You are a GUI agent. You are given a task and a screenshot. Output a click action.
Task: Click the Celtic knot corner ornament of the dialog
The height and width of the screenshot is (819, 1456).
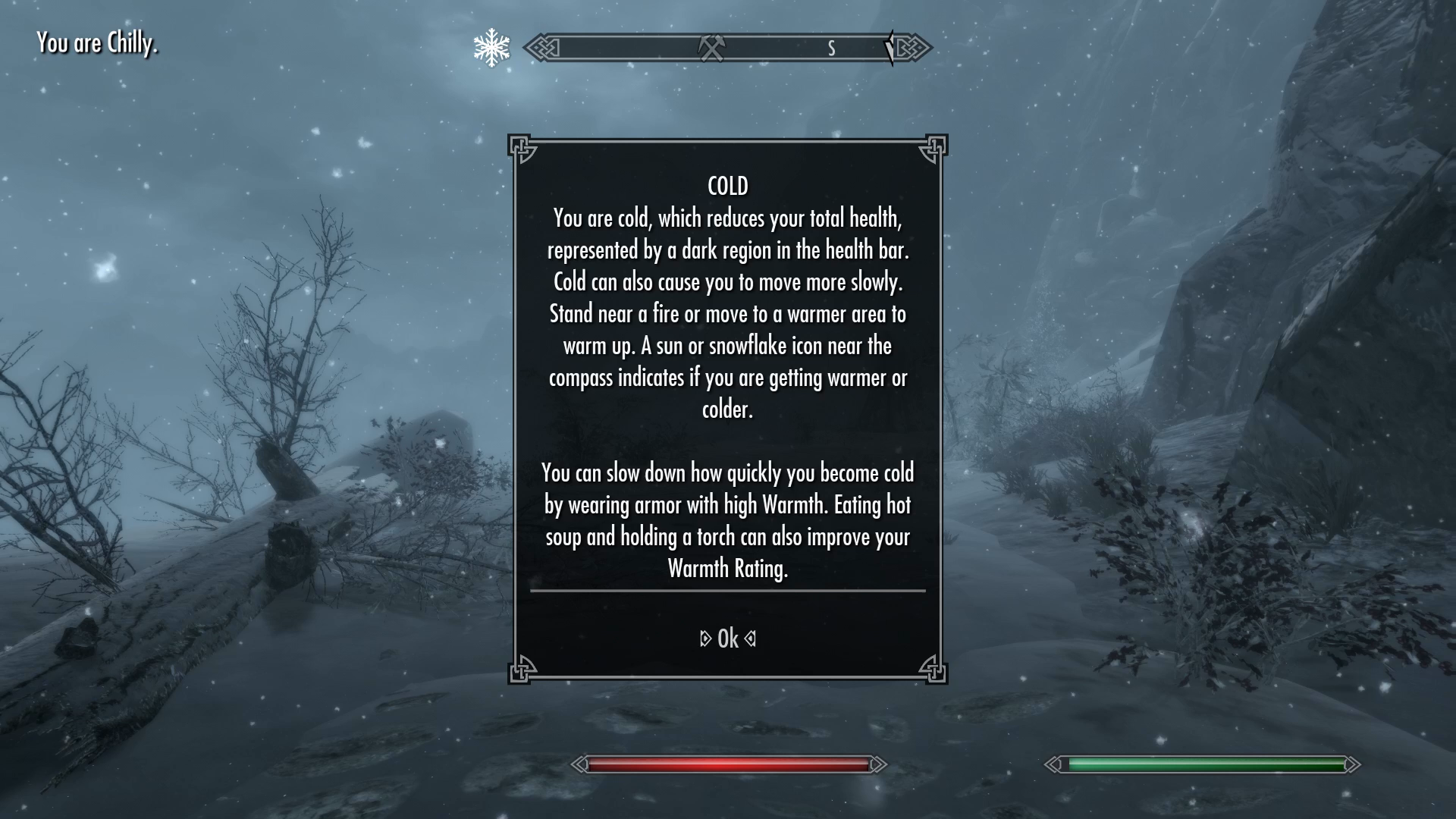(x=522, y=147)
